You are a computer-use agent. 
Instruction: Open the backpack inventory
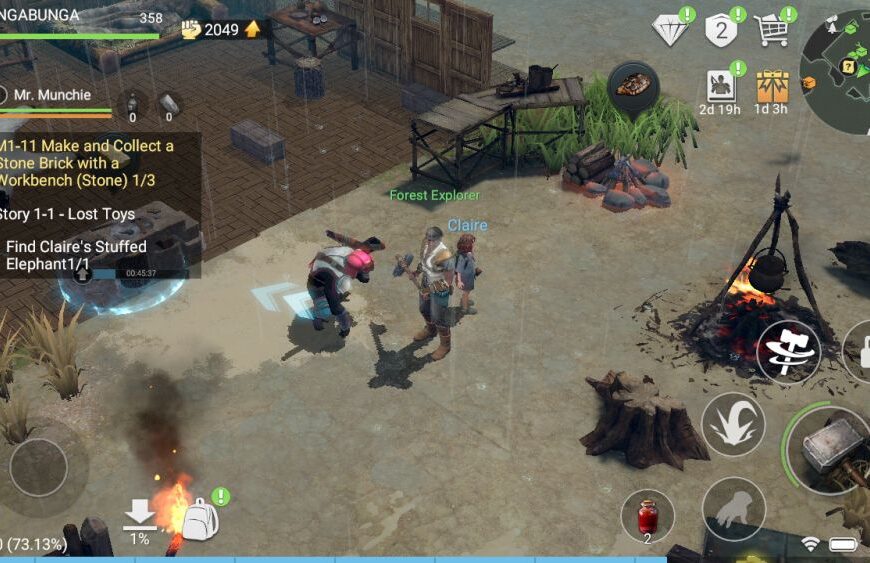(x=200, y=519)
